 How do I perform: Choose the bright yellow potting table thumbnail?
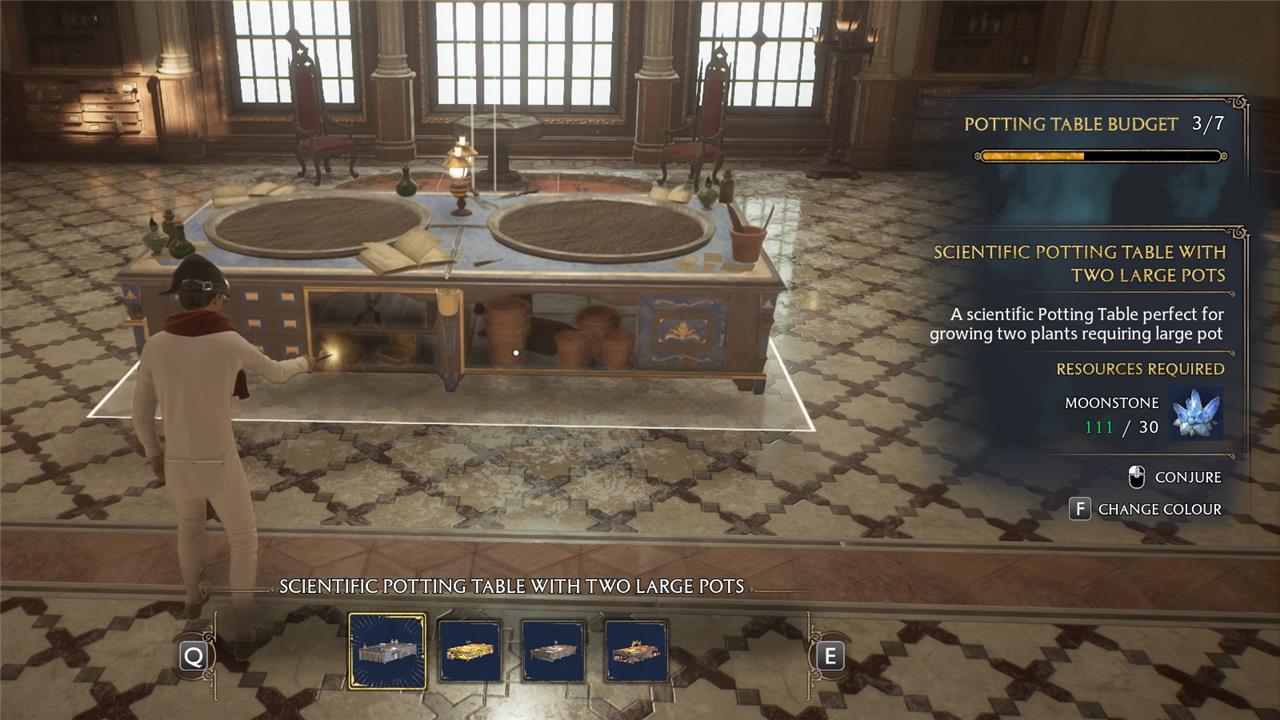[x=470, y=651]
